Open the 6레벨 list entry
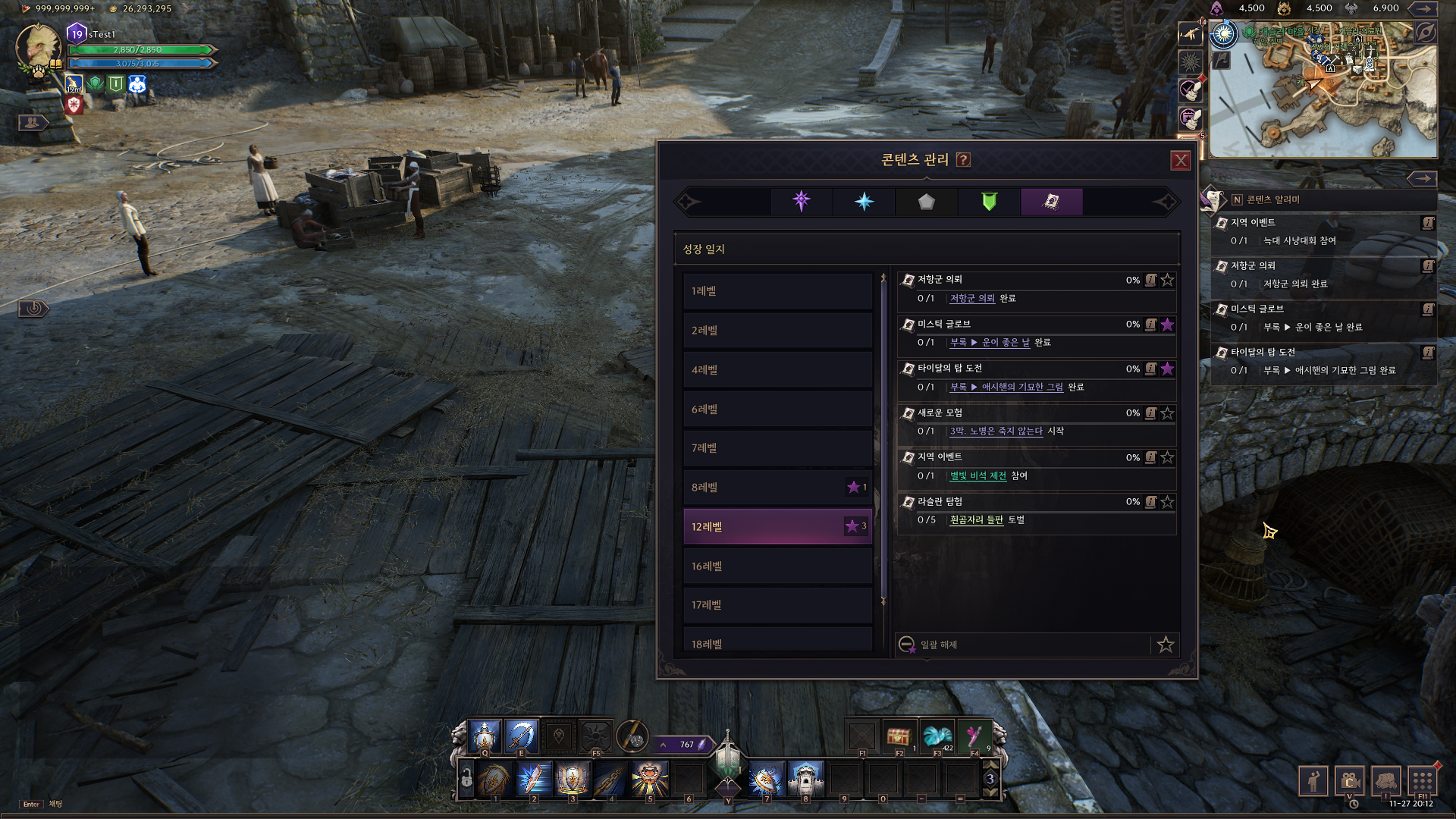This screenshot has width=1456, height=819. [777, 409]
